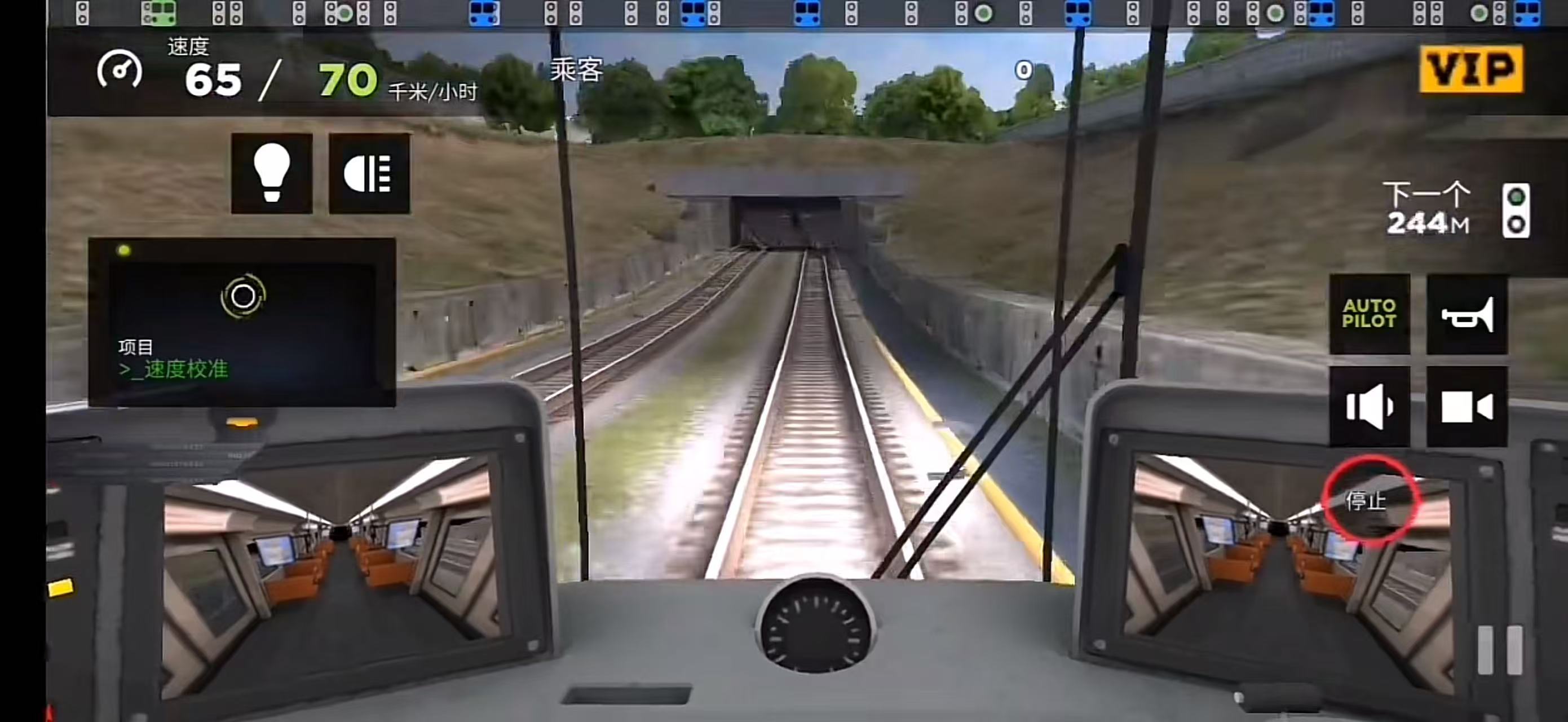
Task: Toggle the cabin light bulb button
Action: coord(271,174)
